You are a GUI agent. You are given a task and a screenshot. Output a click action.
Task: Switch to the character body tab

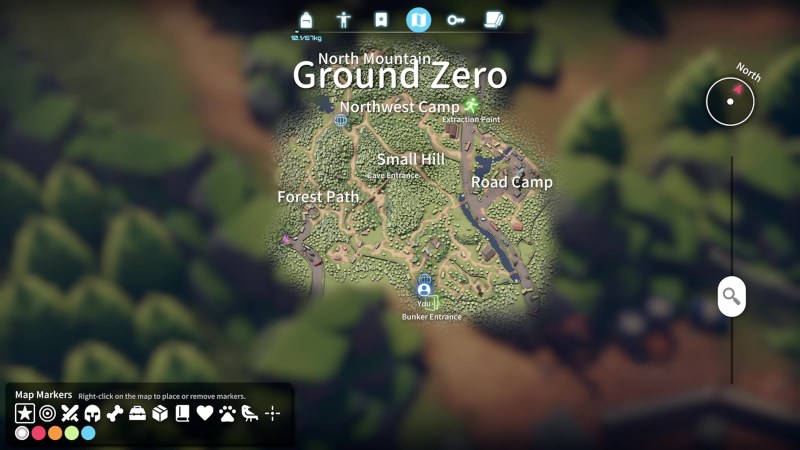344,19
